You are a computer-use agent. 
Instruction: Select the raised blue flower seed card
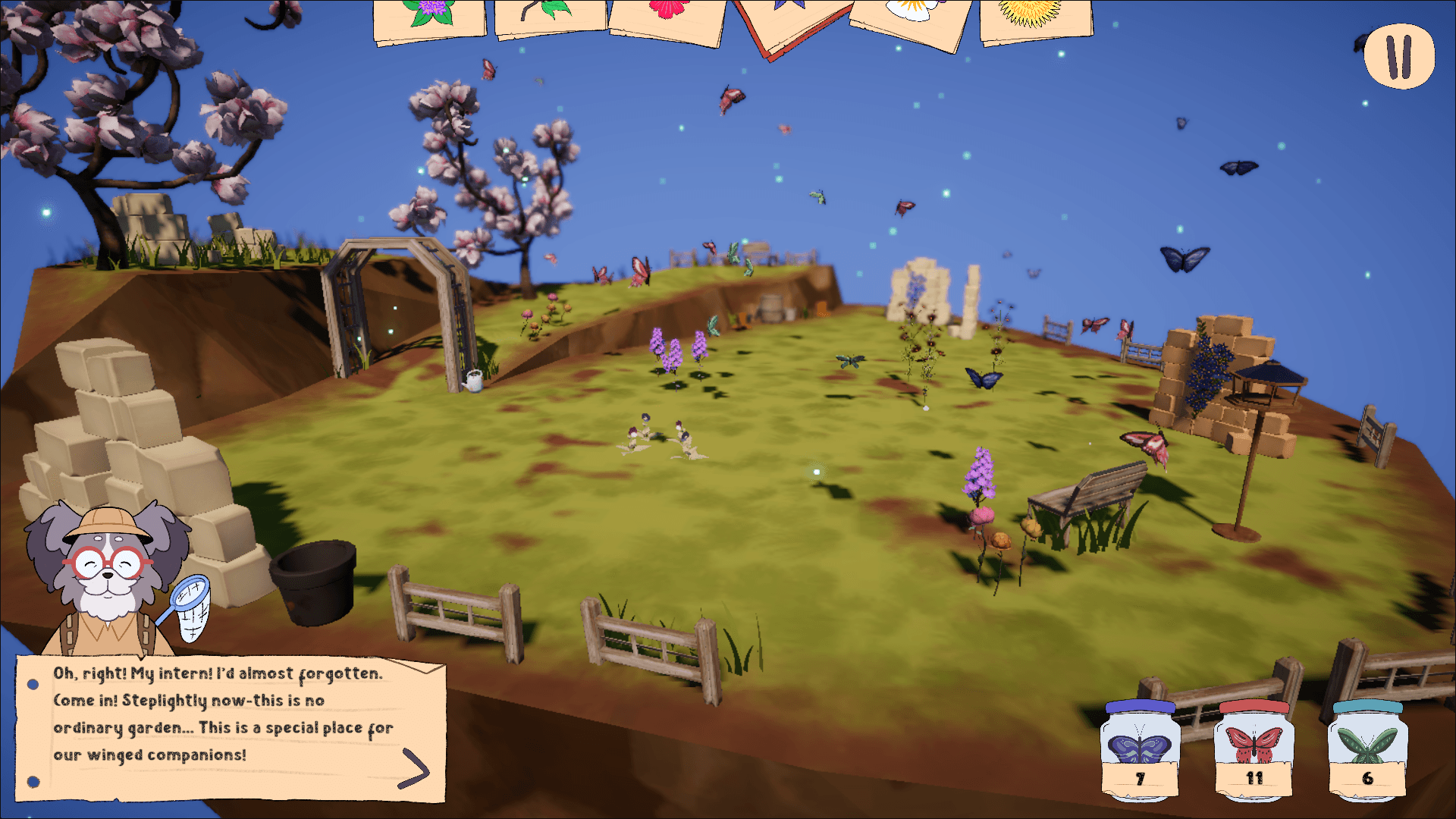[786, 15]
